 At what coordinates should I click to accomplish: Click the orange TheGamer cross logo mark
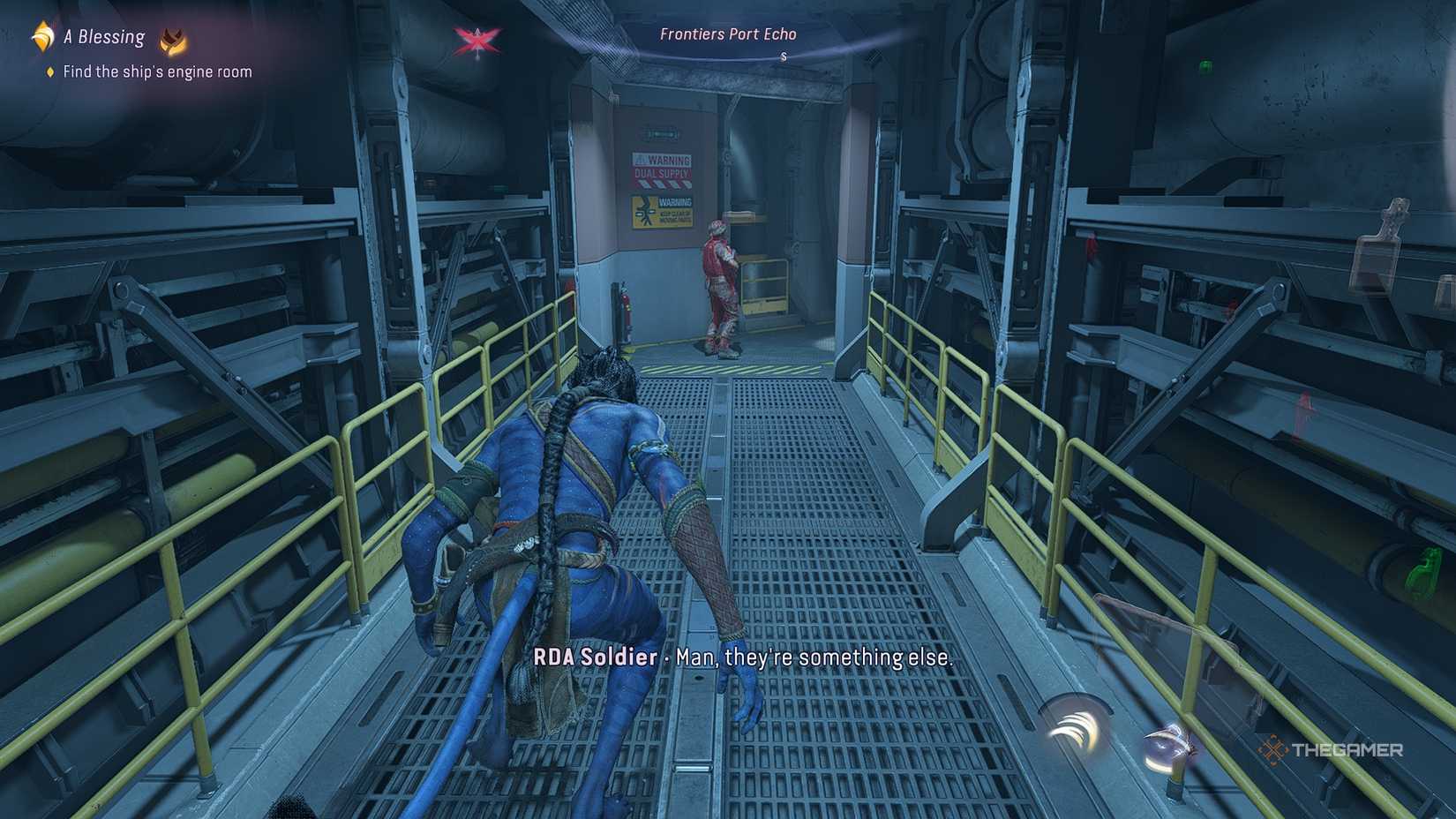1273,748
